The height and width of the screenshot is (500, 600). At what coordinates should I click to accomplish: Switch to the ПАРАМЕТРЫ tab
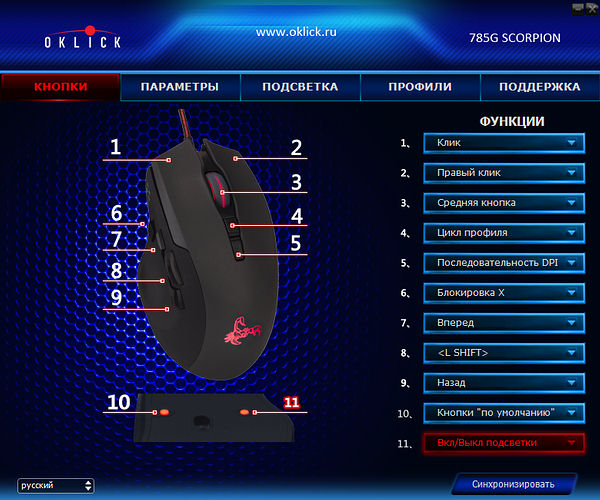click(180, 87)
